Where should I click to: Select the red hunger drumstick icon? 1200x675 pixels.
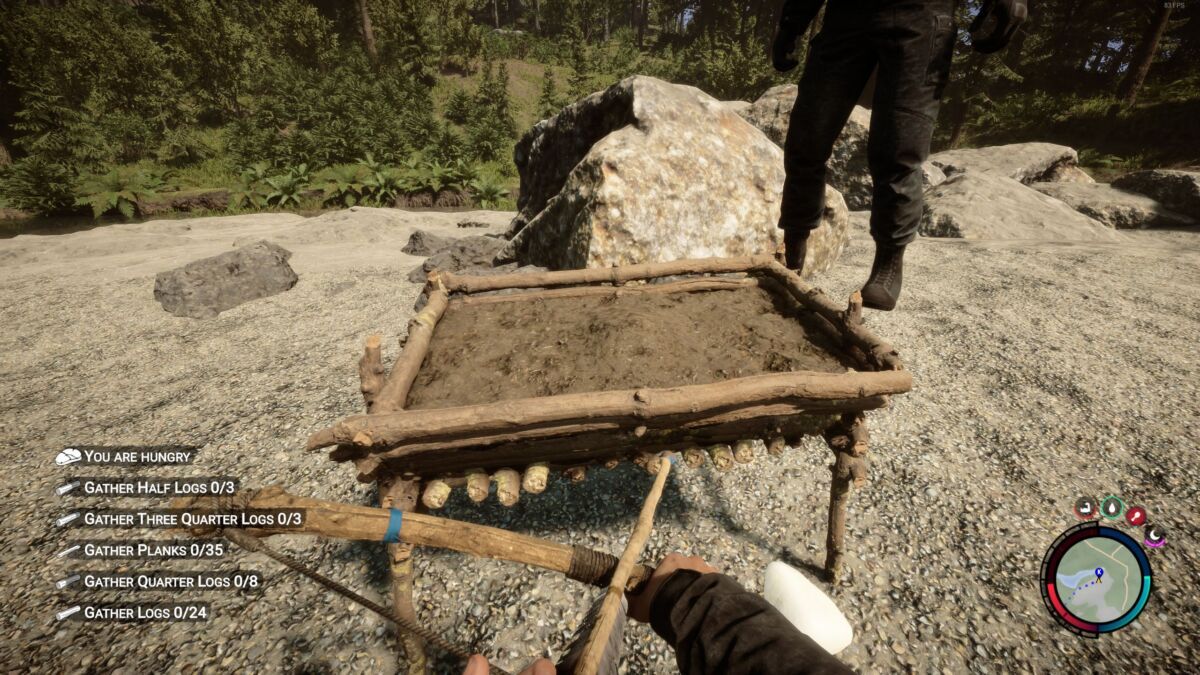click(1136, 515)
